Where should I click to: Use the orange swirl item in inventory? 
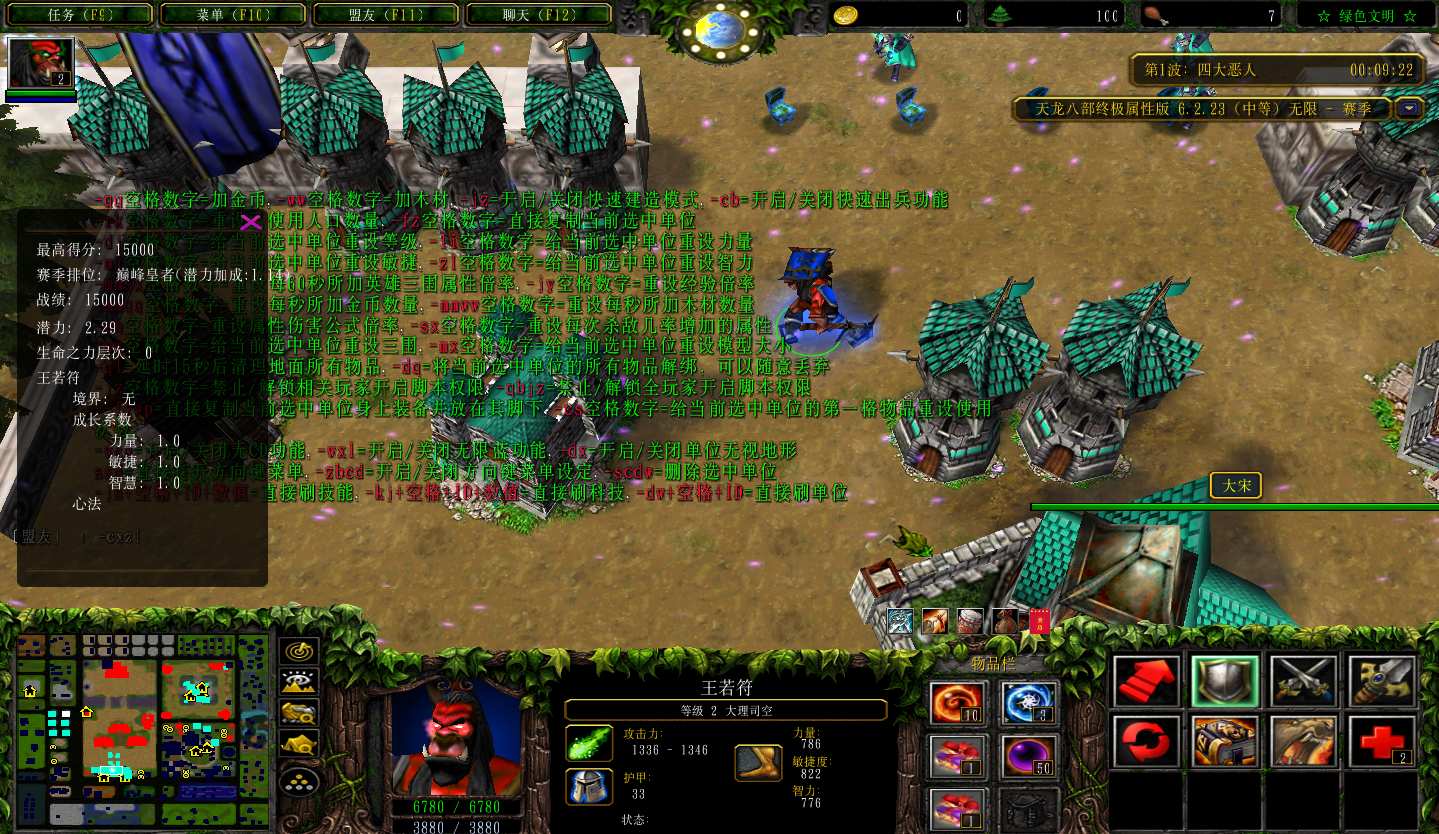pos(959,703)
